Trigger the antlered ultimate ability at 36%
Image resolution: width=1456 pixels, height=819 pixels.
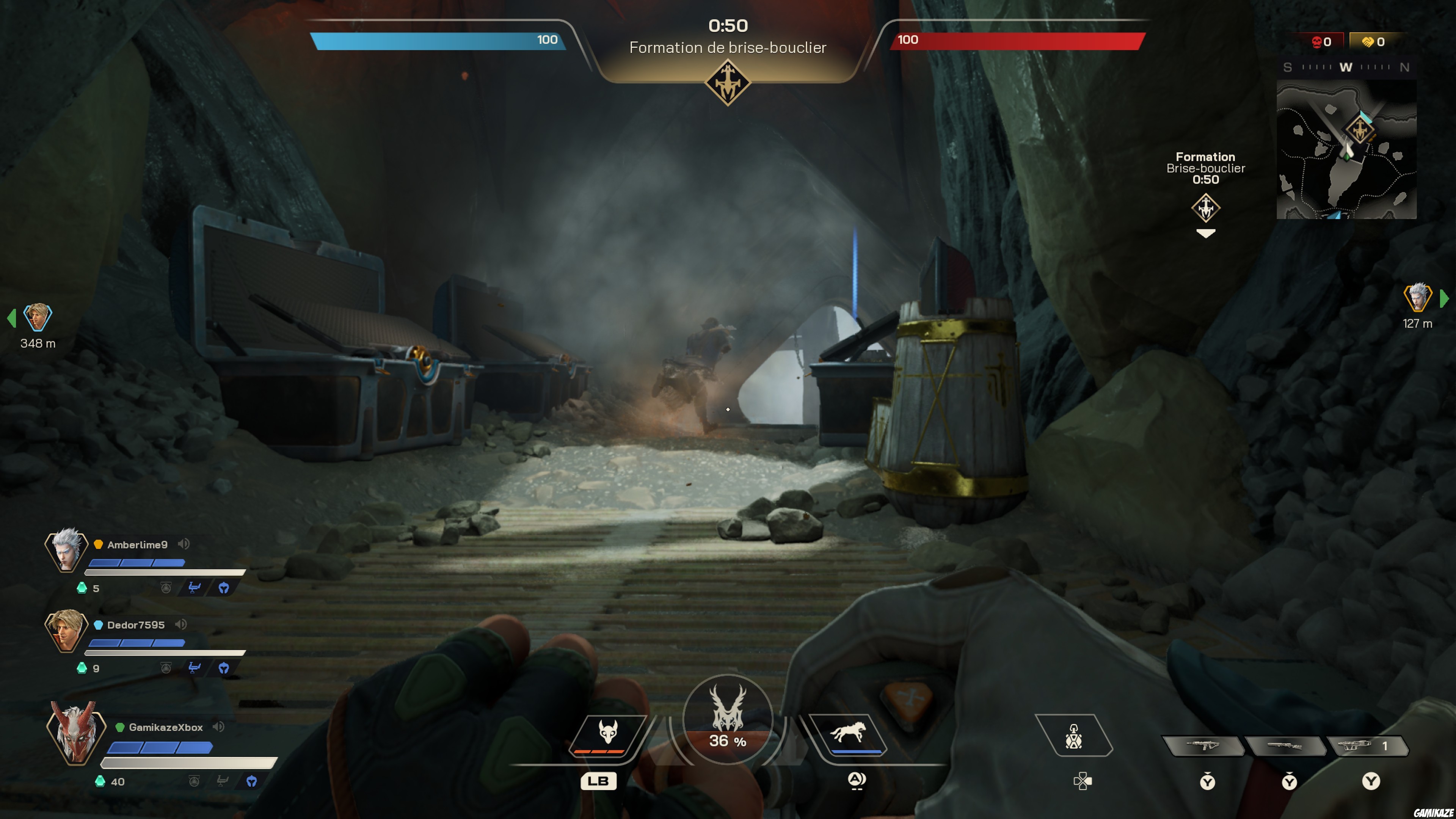(728, 719)
